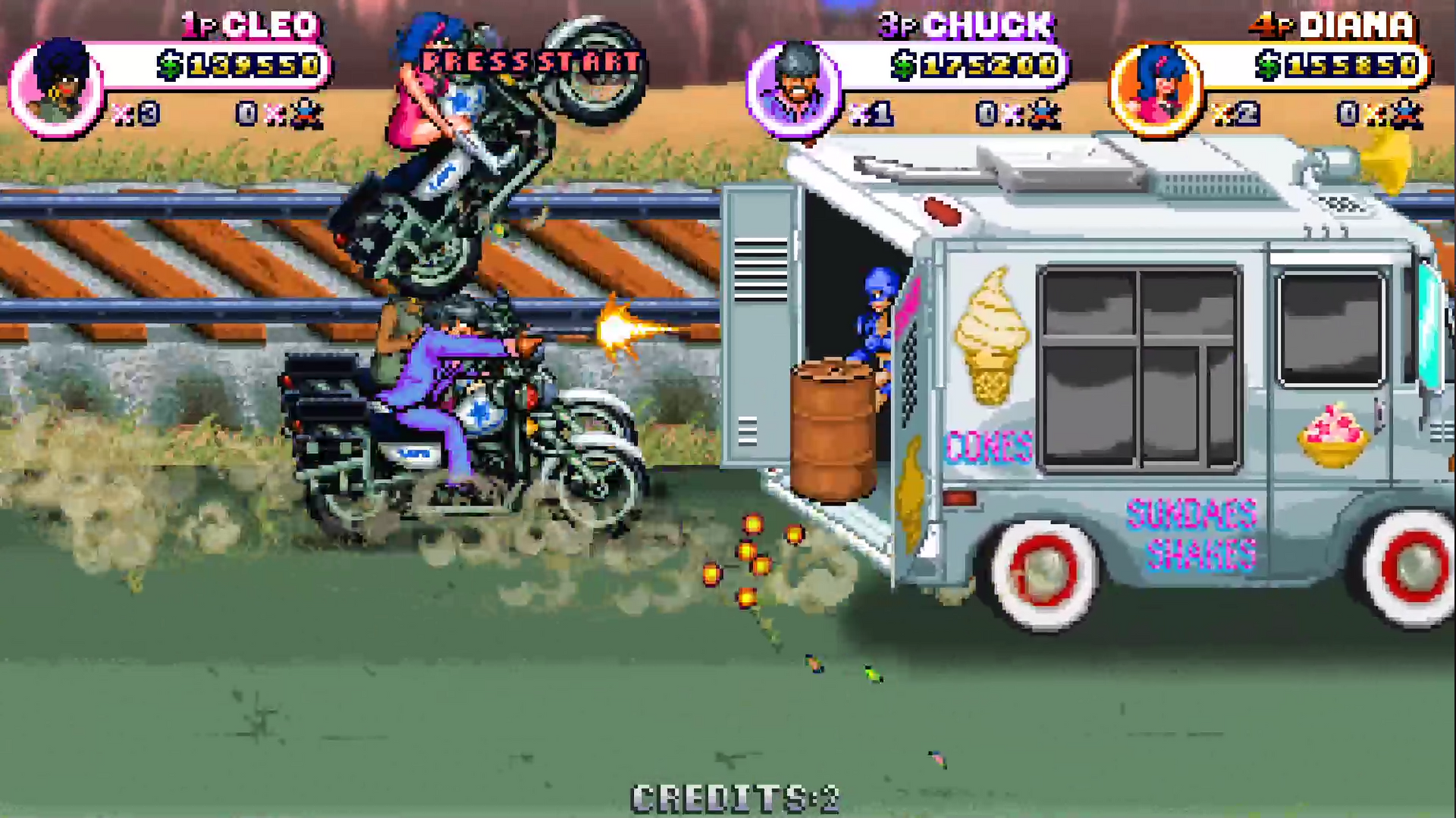This screenshot has height=818, width=1456.
Task: Select the CONES label on the truck
Action: point(988,444)
